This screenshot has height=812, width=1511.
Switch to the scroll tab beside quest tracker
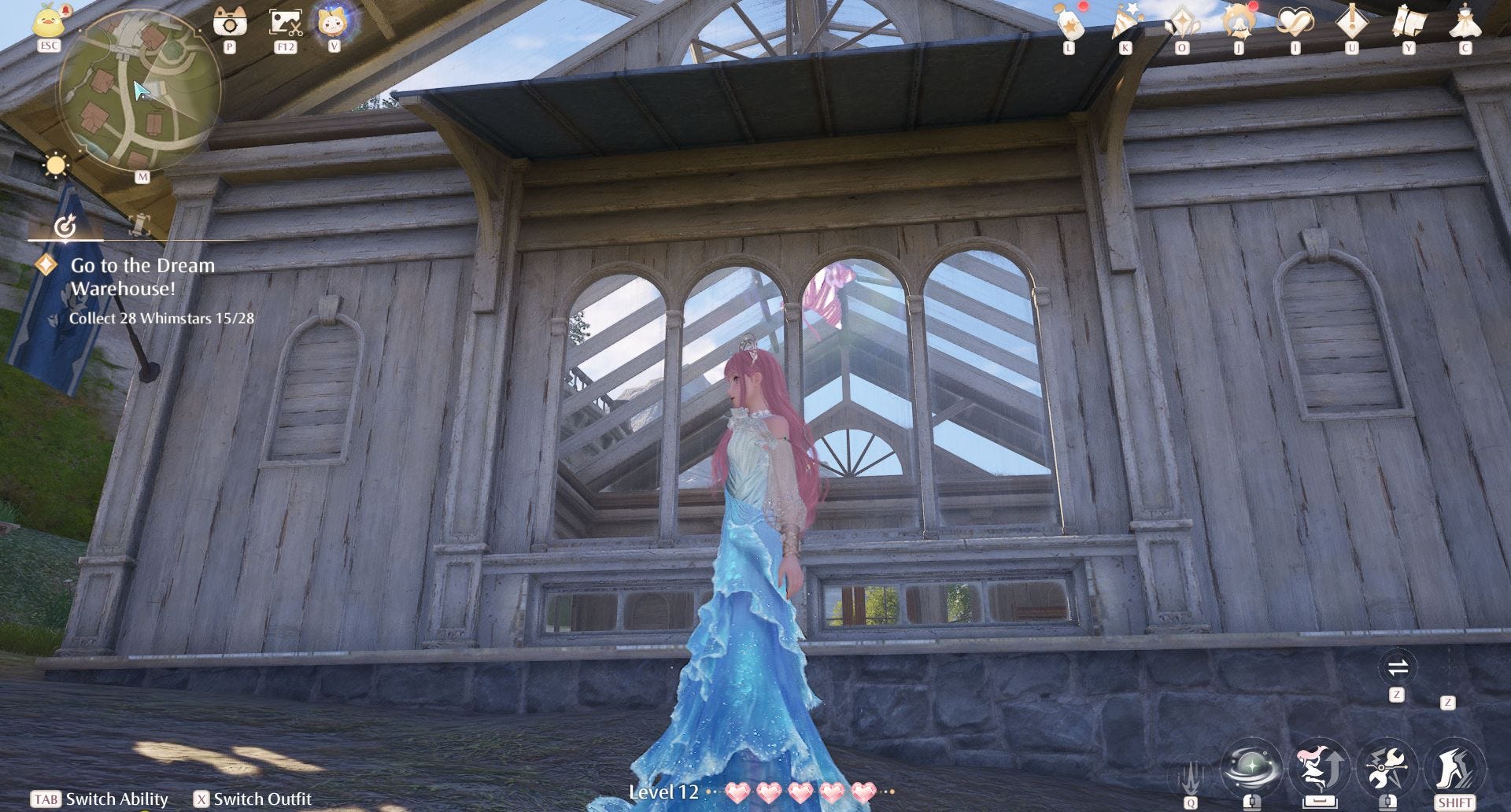click(x=139, y=225)
